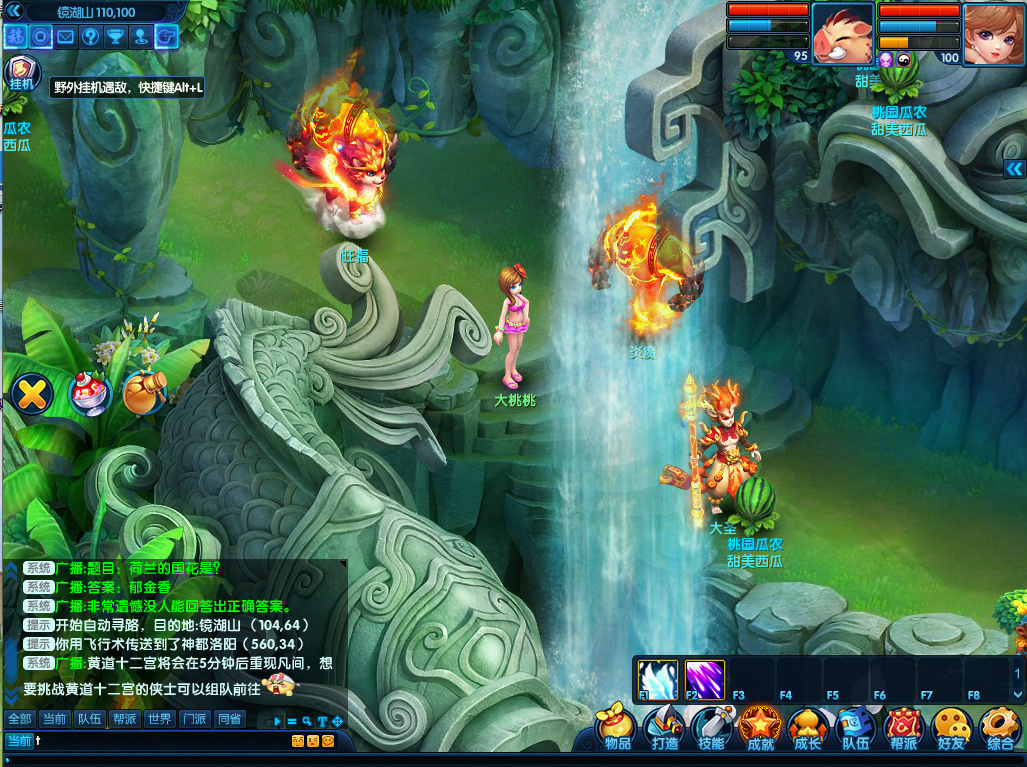This screenshot has width=1027, height=767.
Task: Open the 好友 friends list
Action: [x=951, y=728]
